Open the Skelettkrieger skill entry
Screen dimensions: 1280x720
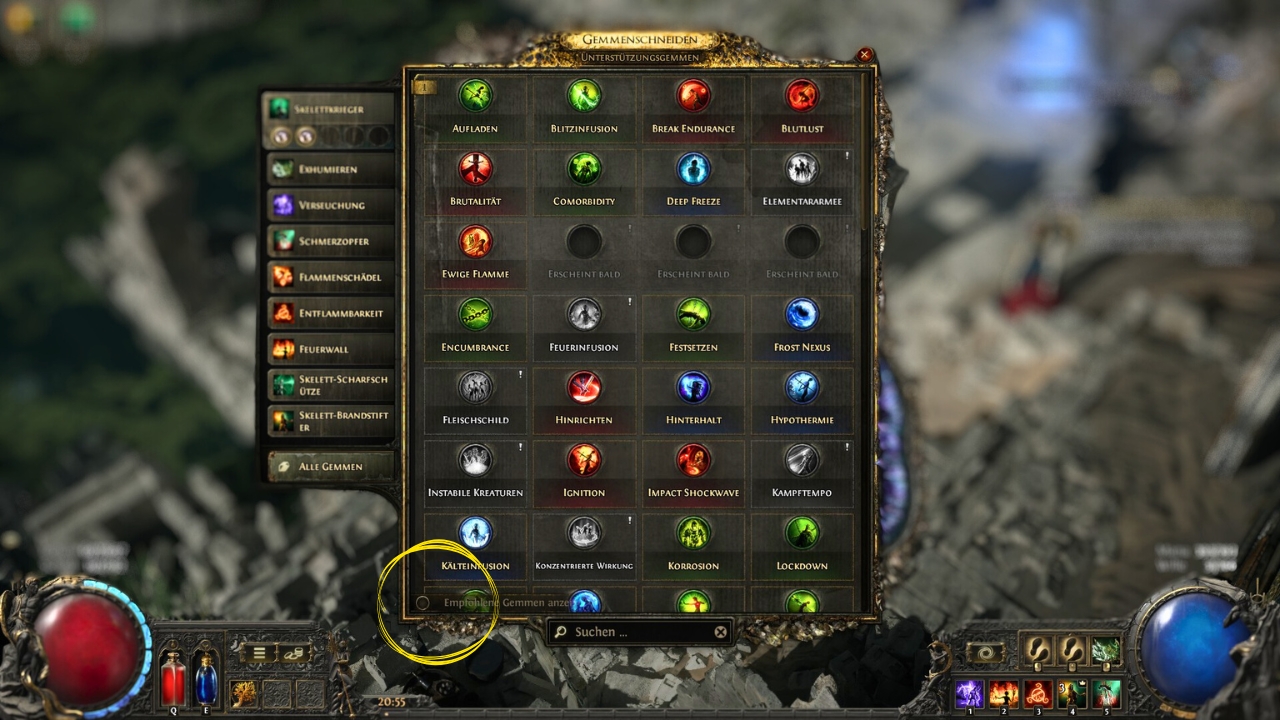click(328, 109)
